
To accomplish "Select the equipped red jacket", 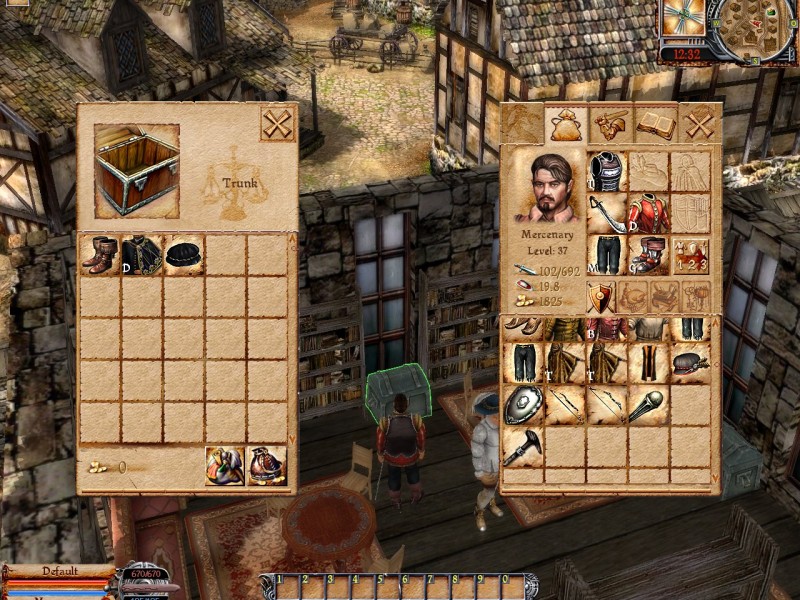I will coord(648,213).
